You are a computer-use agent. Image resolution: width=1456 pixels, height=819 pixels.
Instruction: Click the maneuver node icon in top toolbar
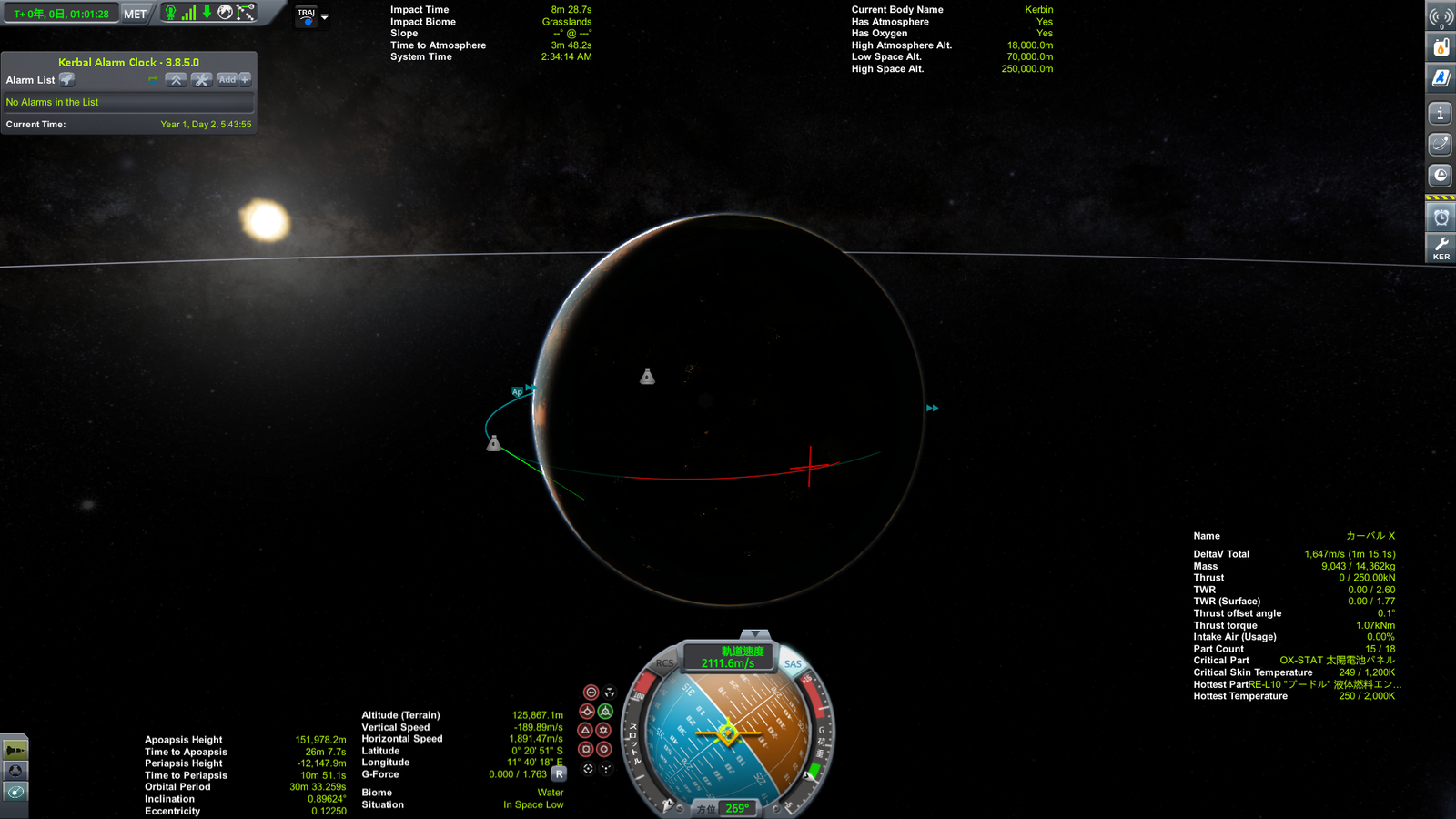point(244,12)
